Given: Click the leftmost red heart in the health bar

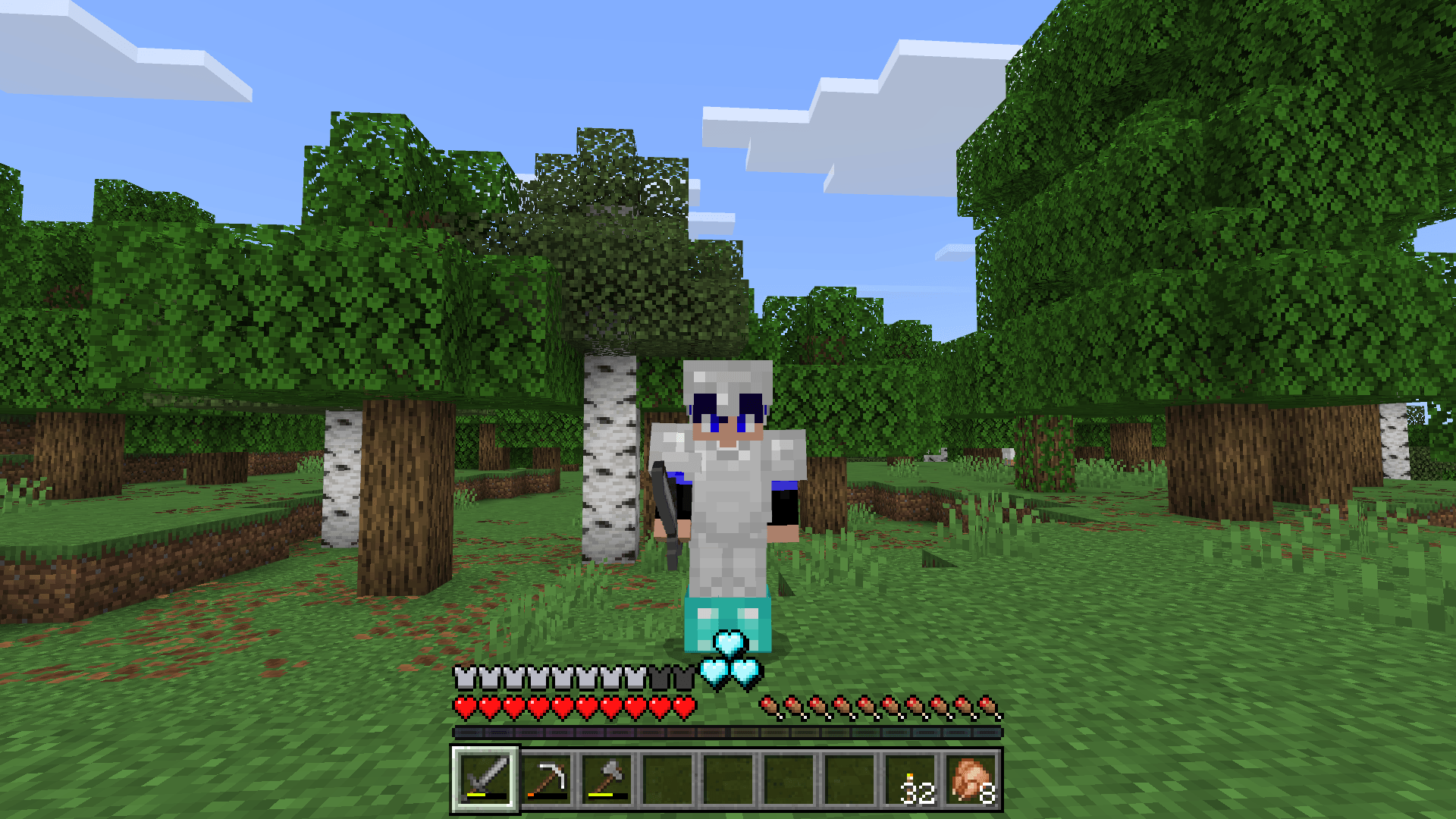Looking at the screenshot, I should (x=464, y=705).
